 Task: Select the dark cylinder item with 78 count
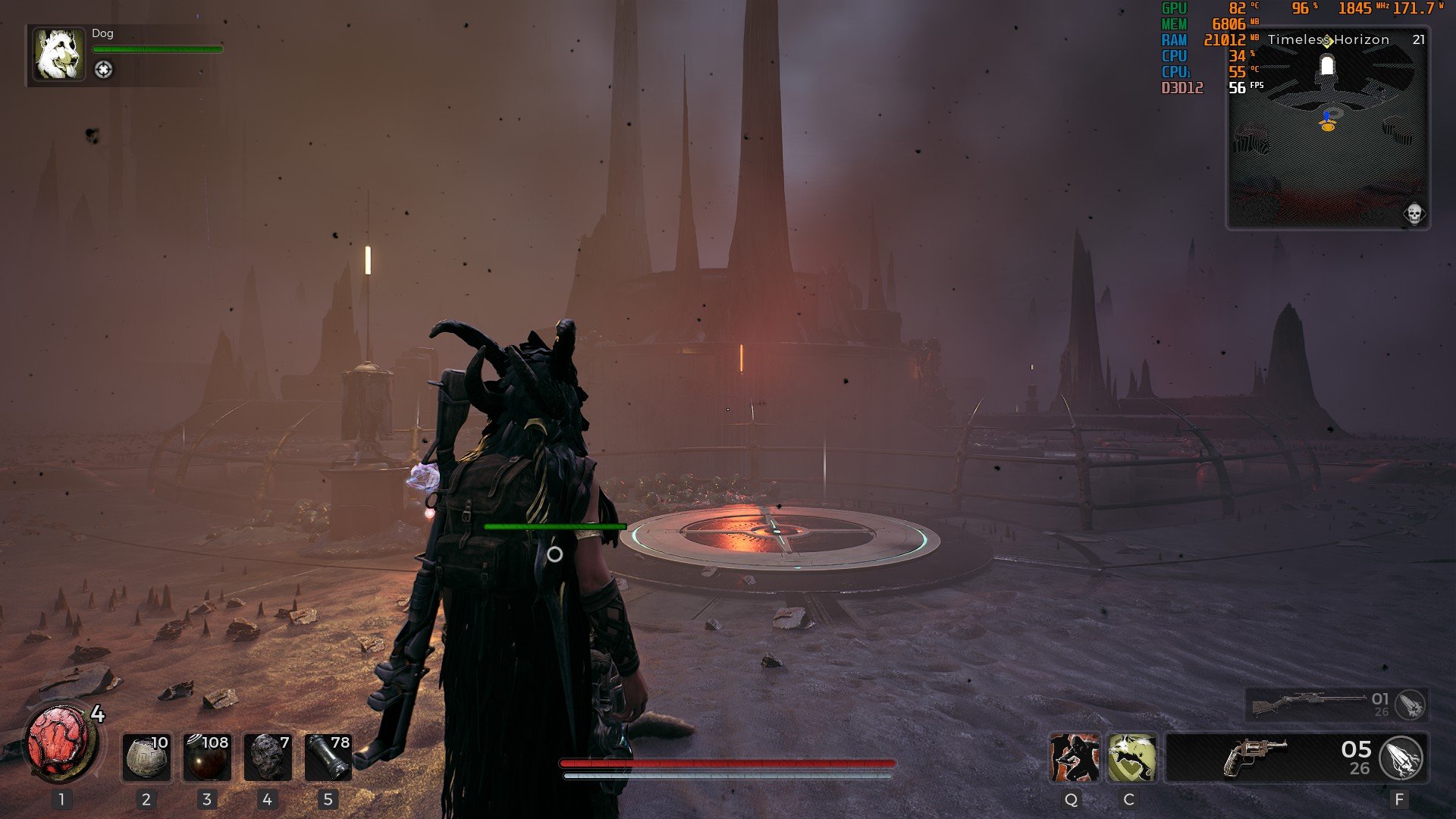(328, 757)
